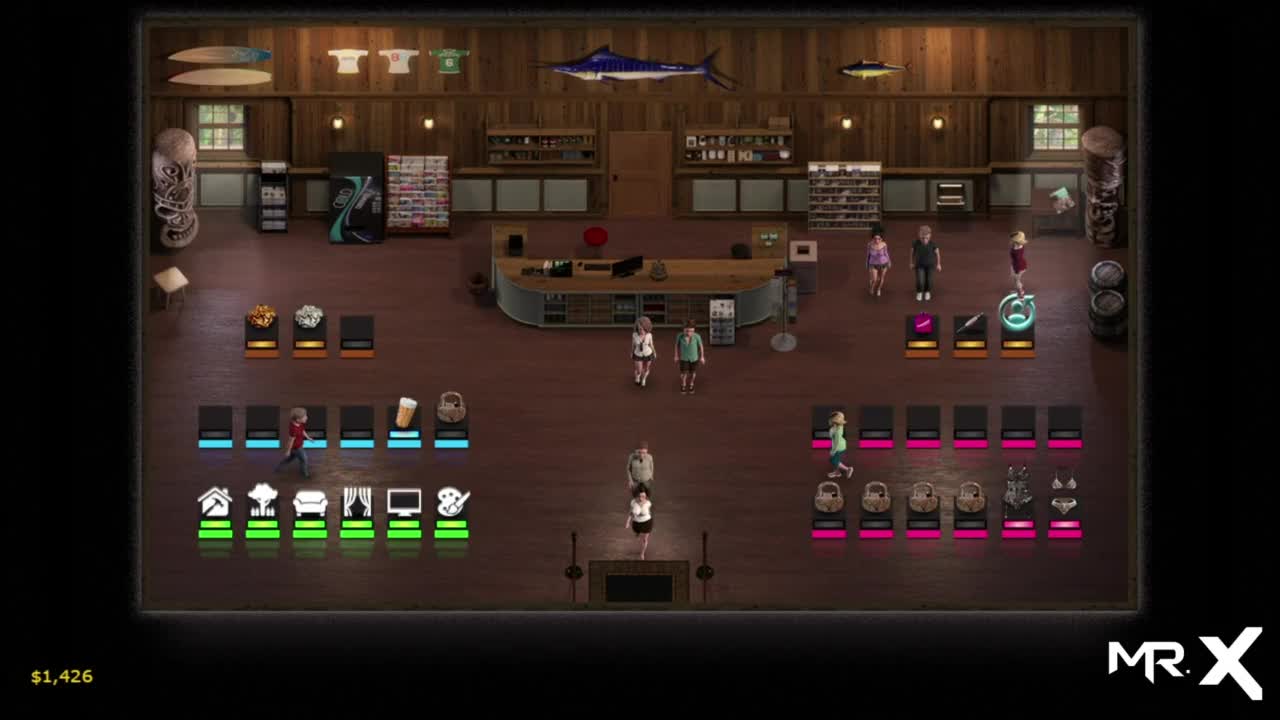This screenshot has height=720, width=1280.
Task: Choose the pen item on gold pedestal
Action: click(x=969, y=324)
